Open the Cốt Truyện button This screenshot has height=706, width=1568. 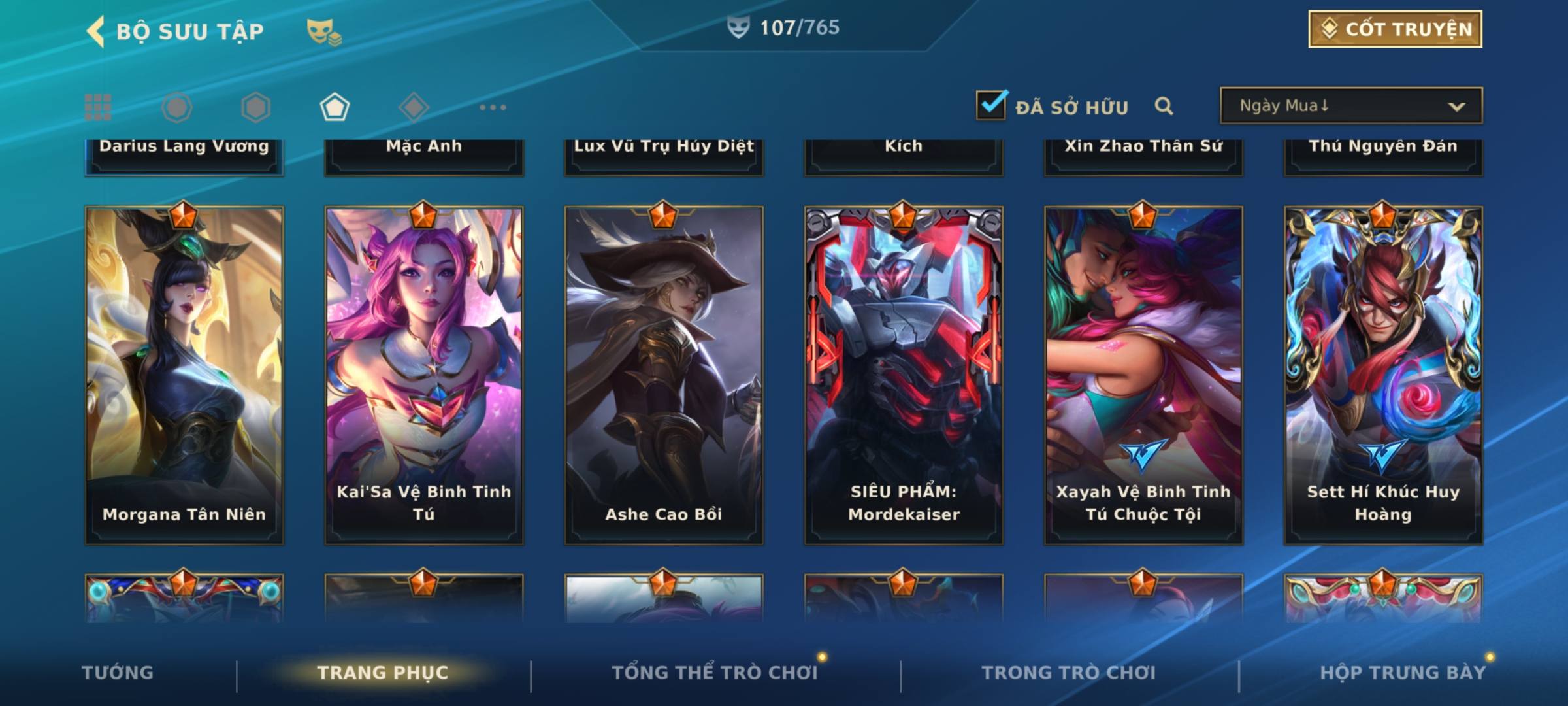(x=1394, y=29)
